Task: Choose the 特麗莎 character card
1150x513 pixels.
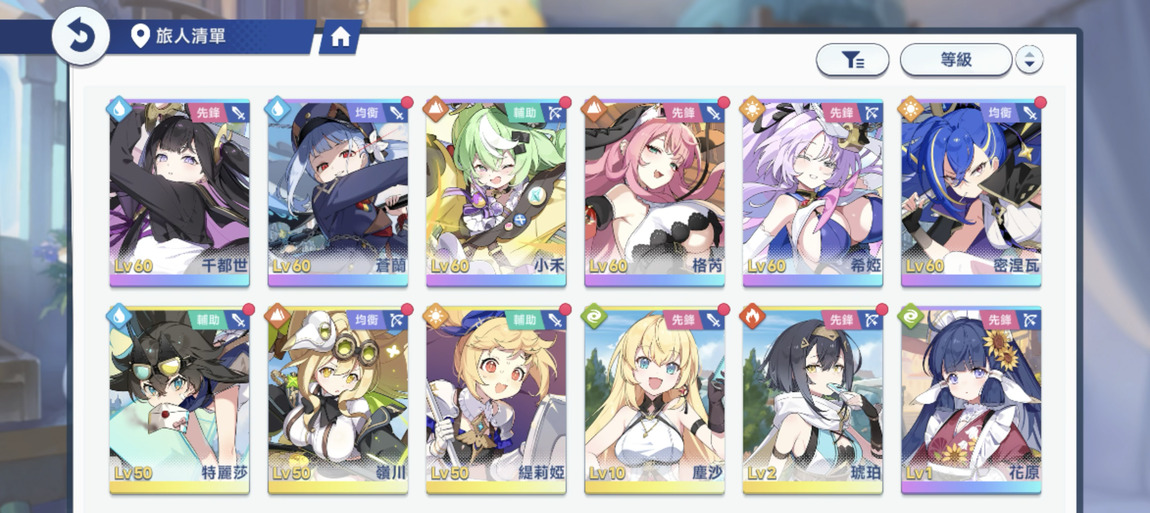Action: [x=179, y=400]
